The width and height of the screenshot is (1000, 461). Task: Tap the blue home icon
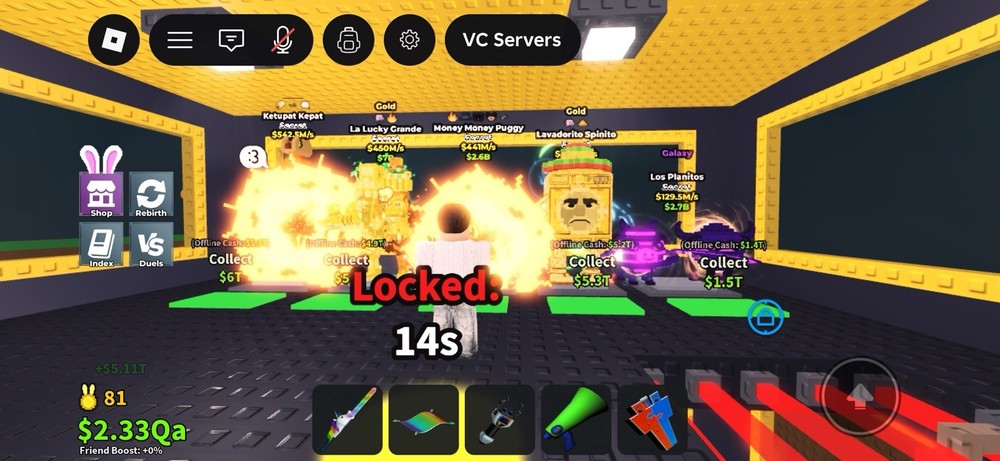[764, 316]
